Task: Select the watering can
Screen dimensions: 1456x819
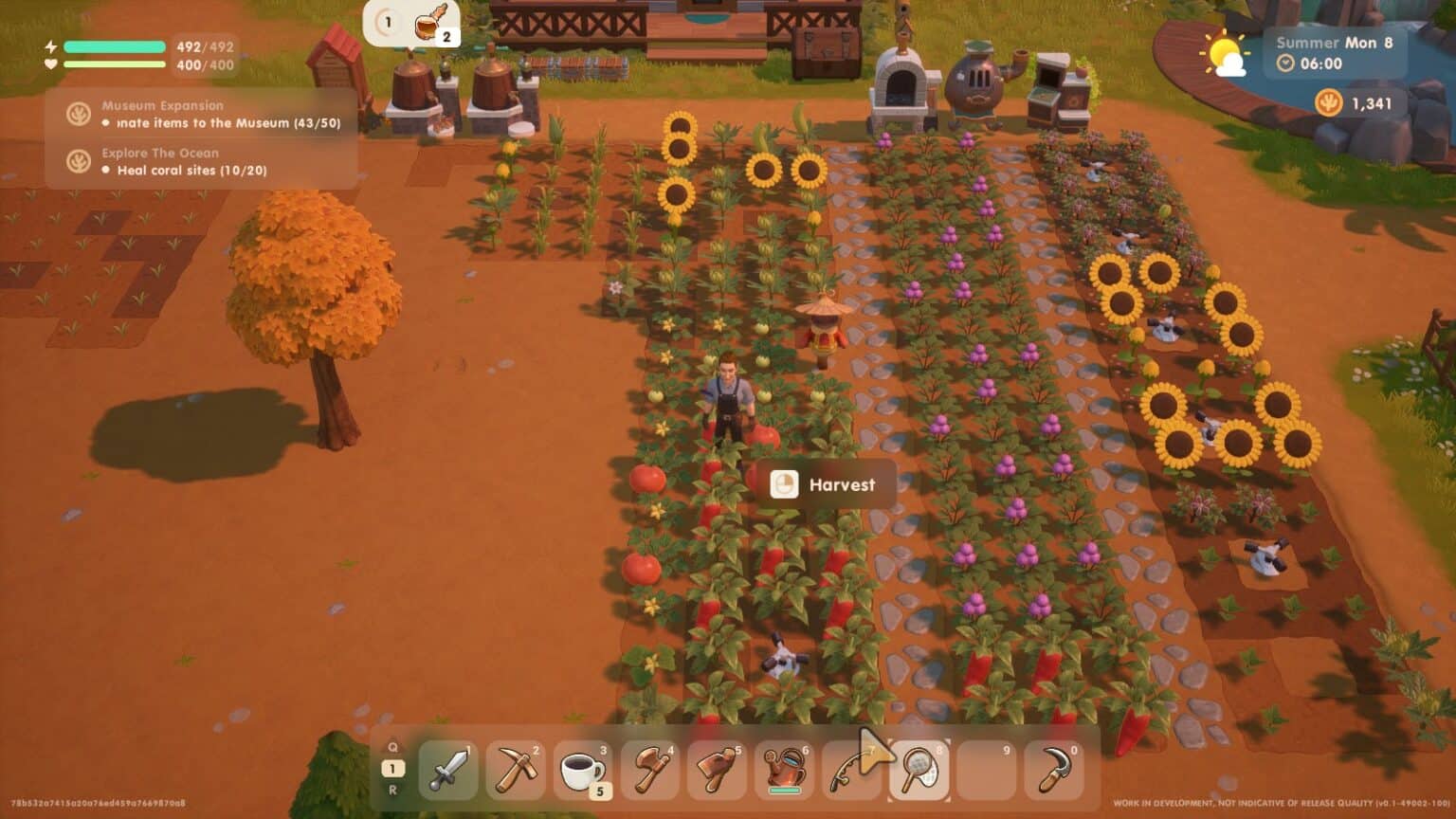Action: point(784,770)
